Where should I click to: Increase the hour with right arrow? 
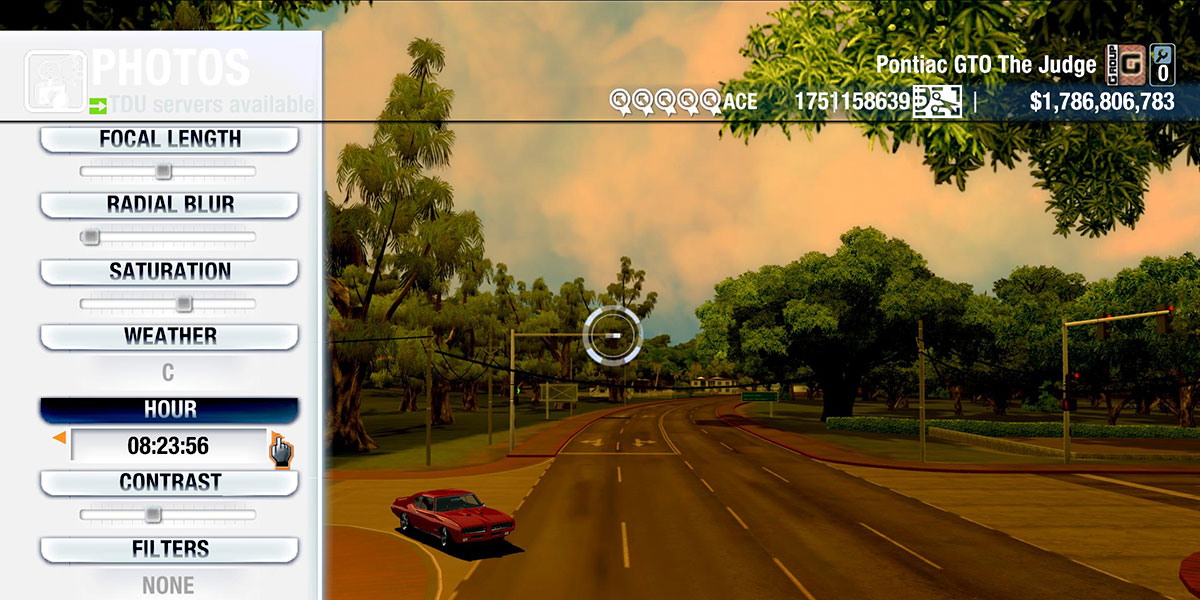[276, 438]
